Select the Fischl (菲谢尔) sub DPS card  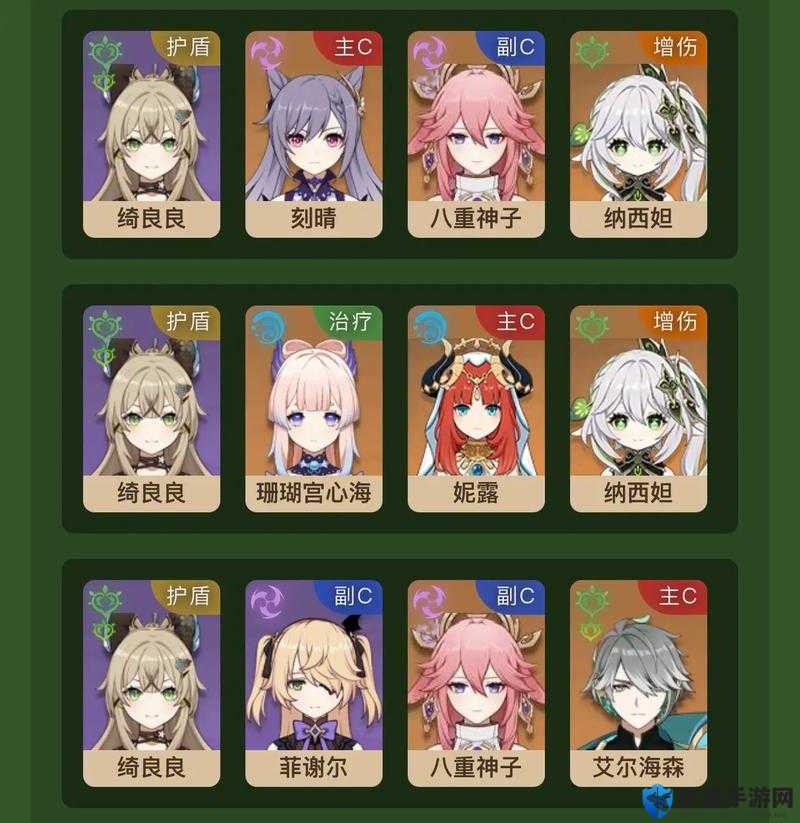tap(313, 683)
